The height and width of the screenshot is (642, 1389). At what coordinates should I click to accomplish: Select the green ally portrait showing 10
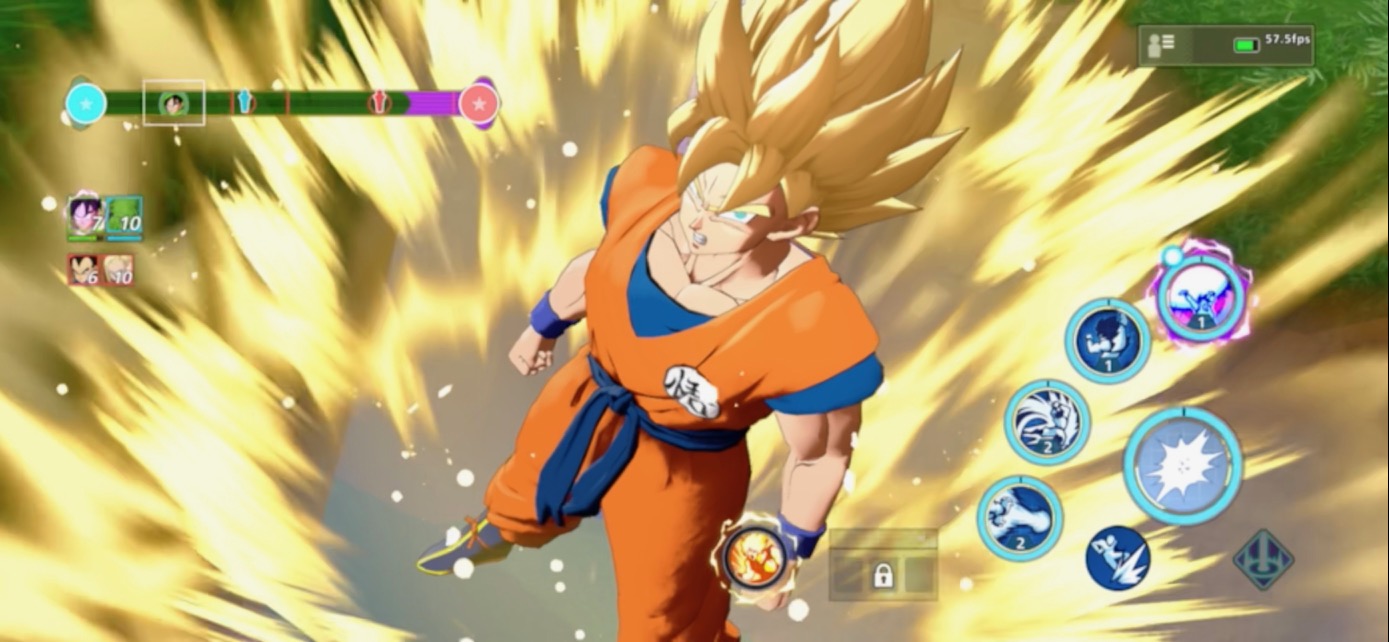pos(124,217)
